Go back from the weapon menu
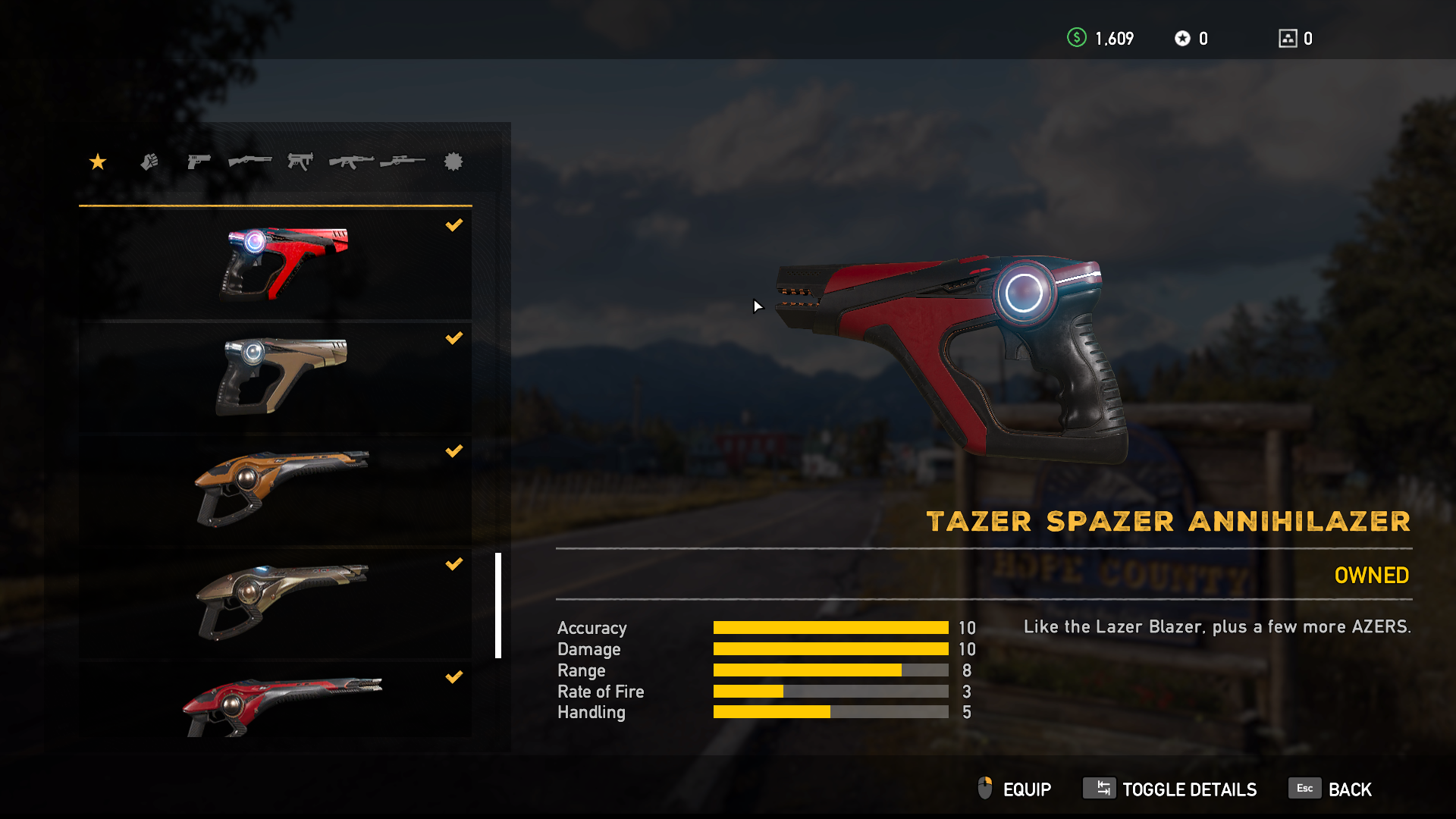Image resolution: width=1456 pixels, height=819 pixels. tap(1331, 789)
